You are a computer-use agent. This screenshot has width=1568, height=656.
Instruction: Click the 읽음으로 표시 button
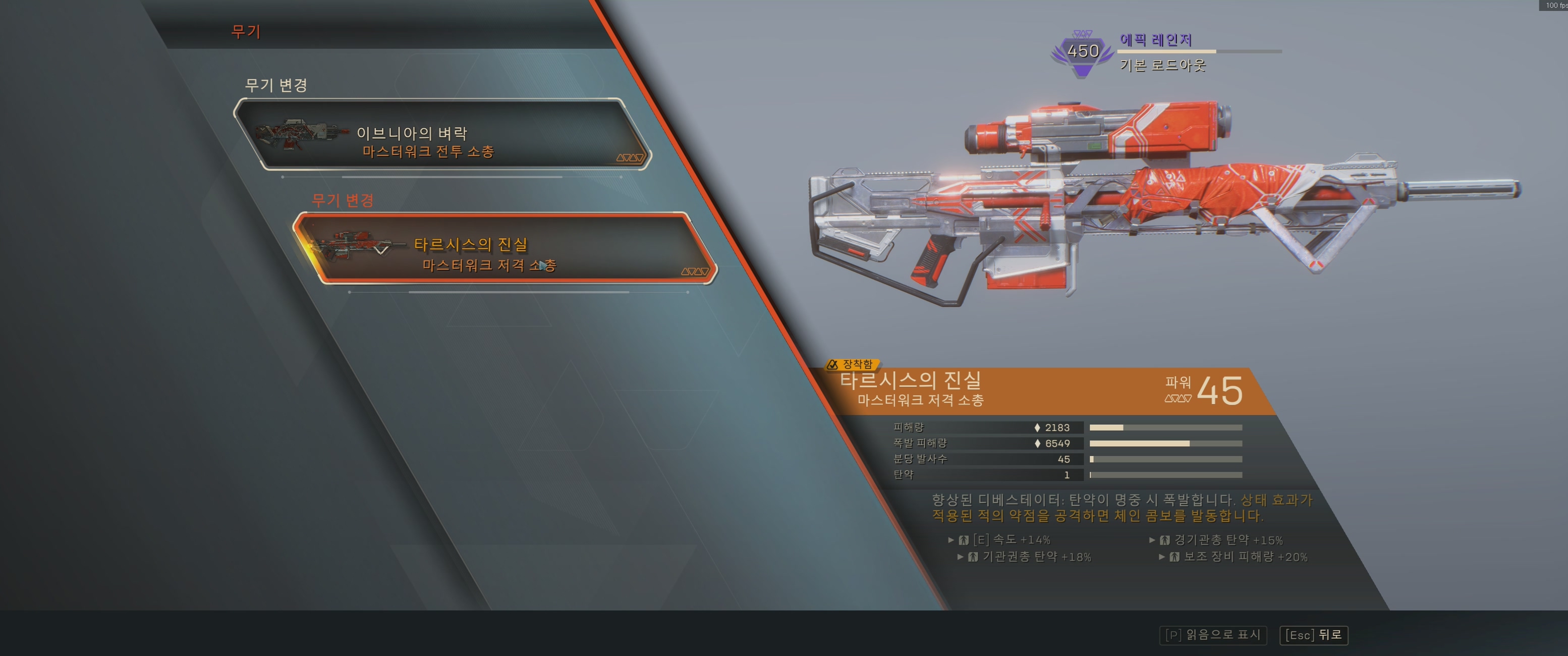(x=1212, y=635)
